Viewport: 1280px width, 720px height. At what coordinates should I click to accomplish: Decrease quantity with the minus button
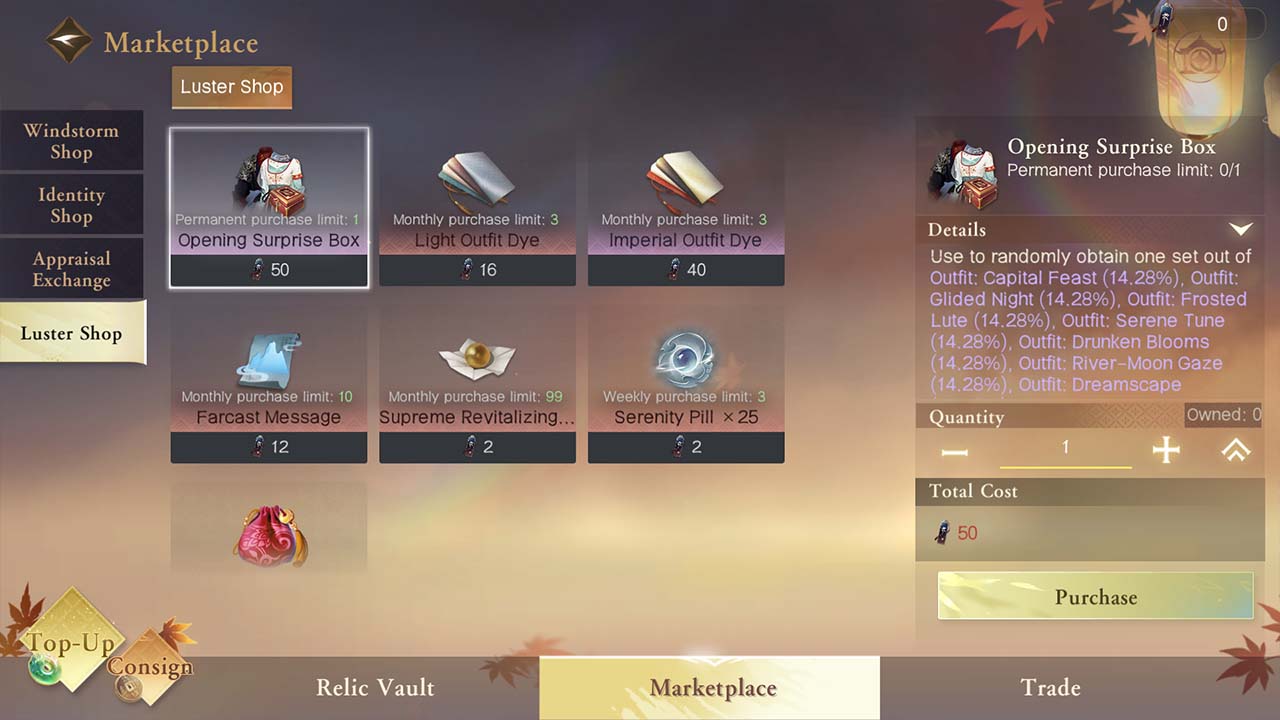click(955, 452)
